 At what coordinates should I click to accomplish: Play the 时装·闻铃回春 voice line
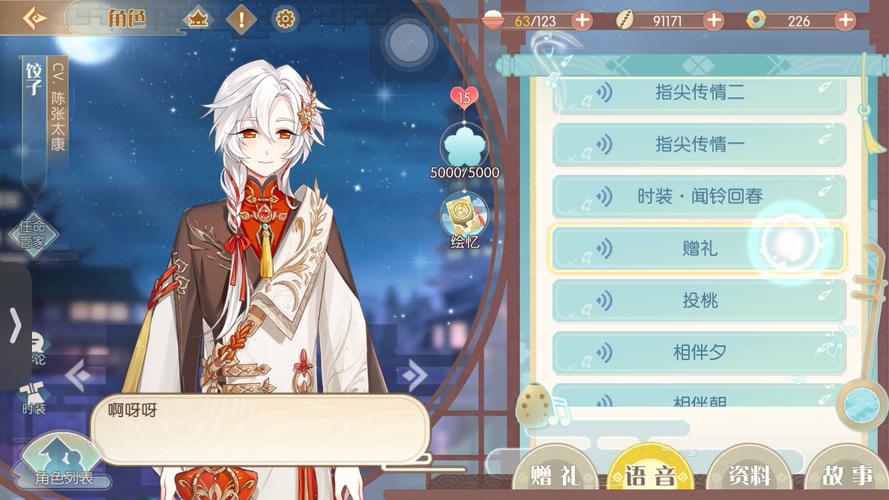[x=699, y=196]
